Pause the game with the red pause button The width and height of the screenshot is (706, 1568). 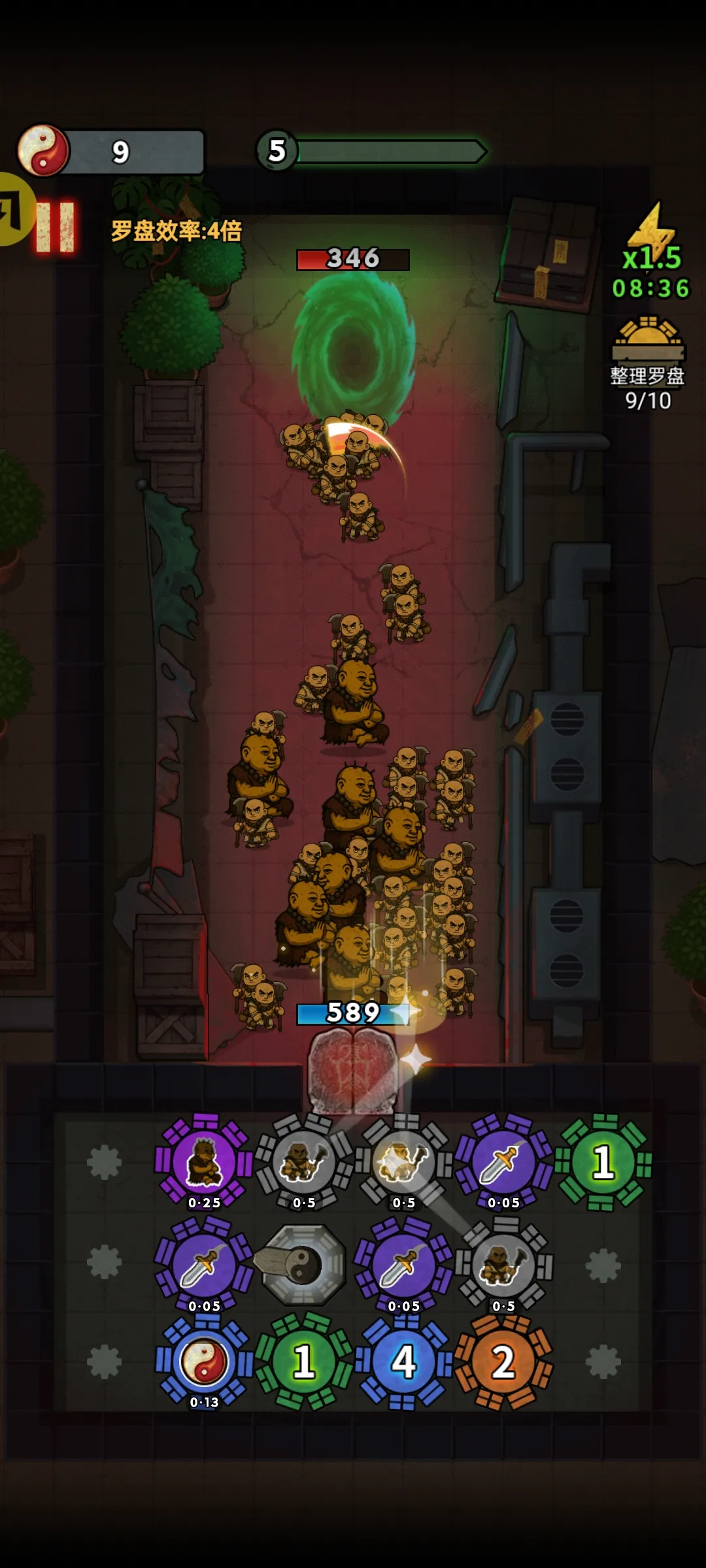point(56,227)
